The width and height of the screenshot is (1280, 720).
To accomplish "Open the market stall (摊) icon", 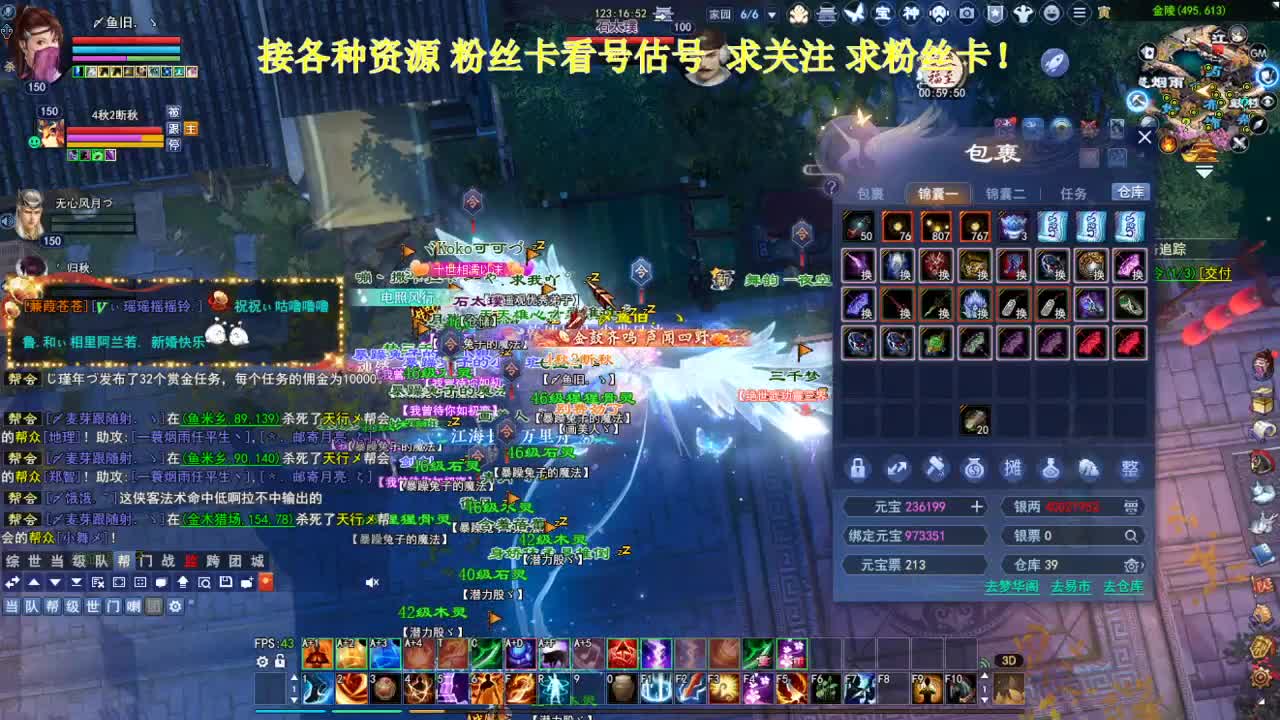I will tap(1013, 468).
